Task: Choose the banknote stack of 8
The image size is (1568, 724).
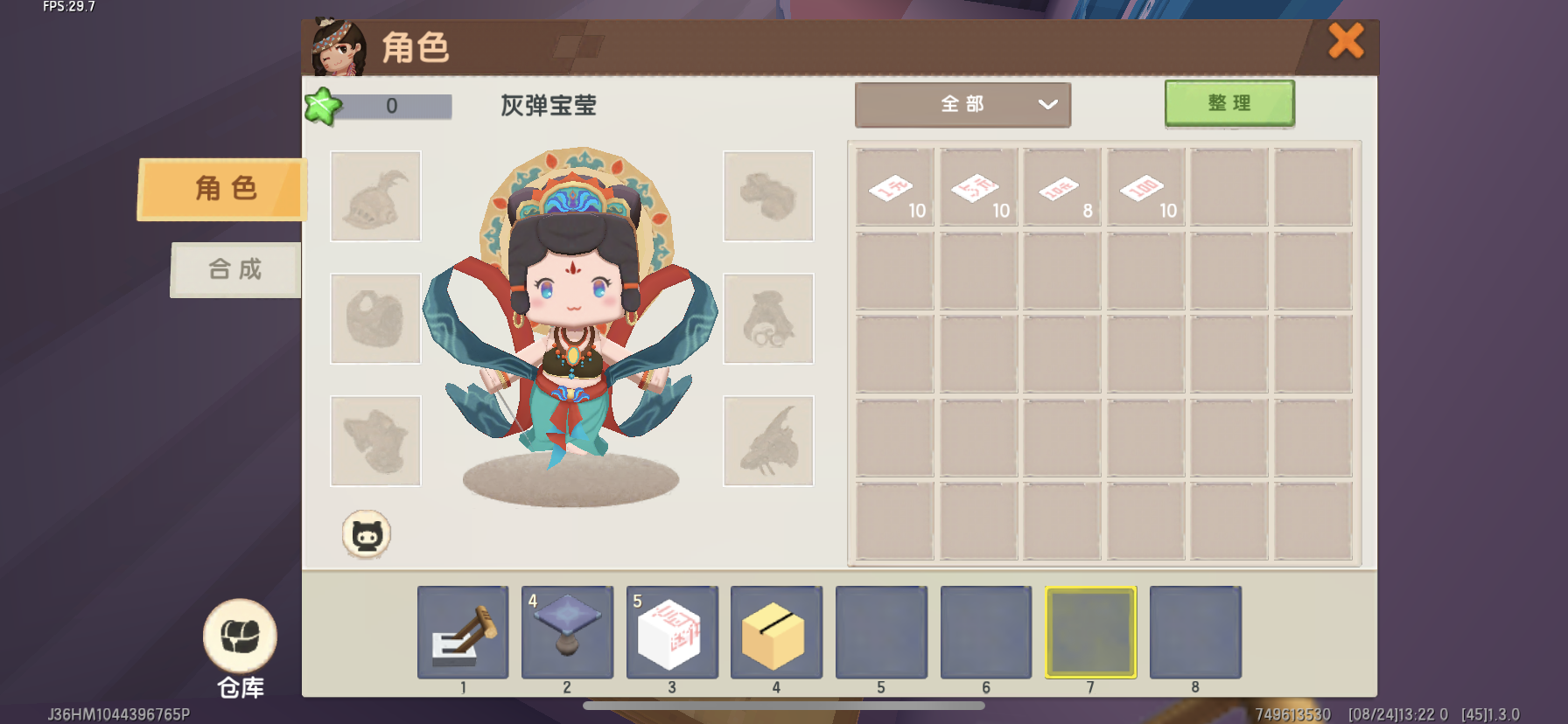Action: (x=1062, y=187)
